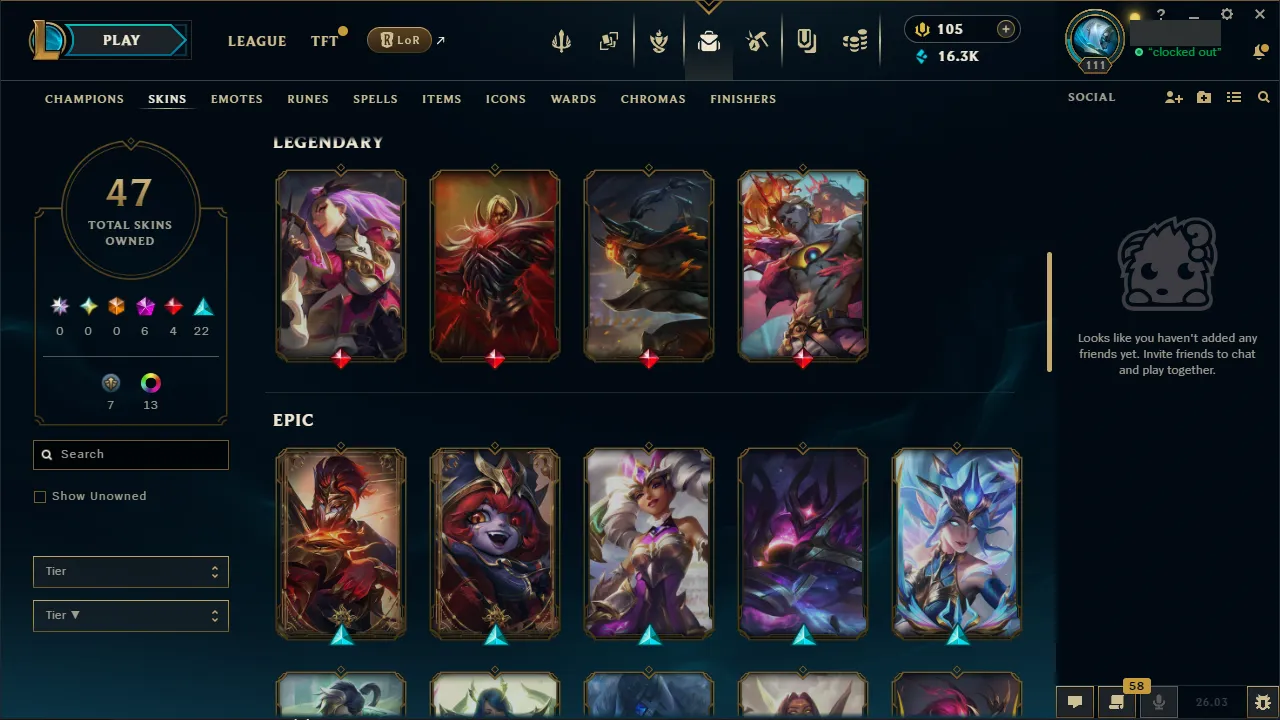Select TFT from the top menu
Screen dimensions: 1280x720
[324, 41]
